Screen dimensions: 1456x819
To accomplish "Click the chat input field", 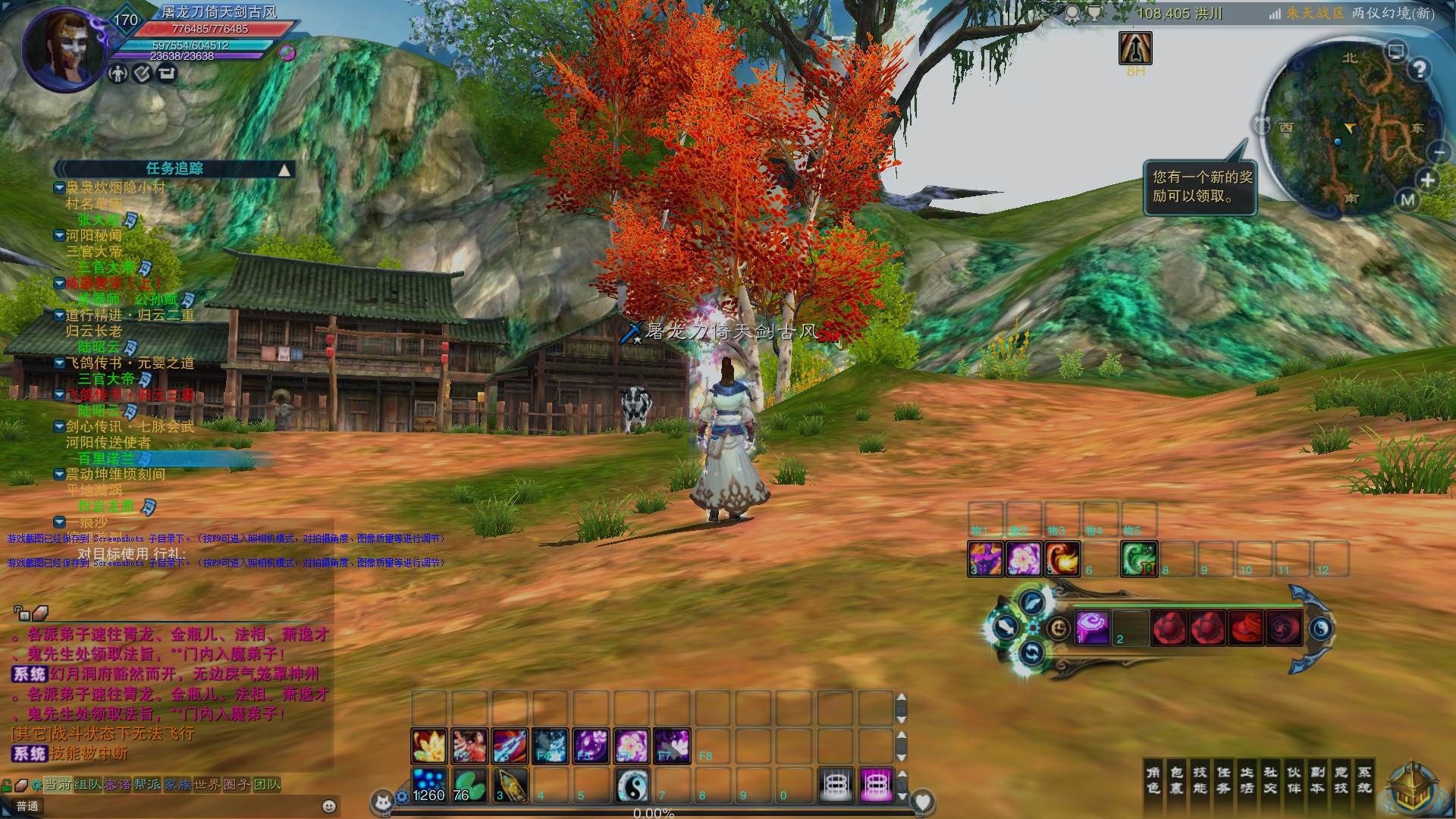I will click(x=174, y=806).
